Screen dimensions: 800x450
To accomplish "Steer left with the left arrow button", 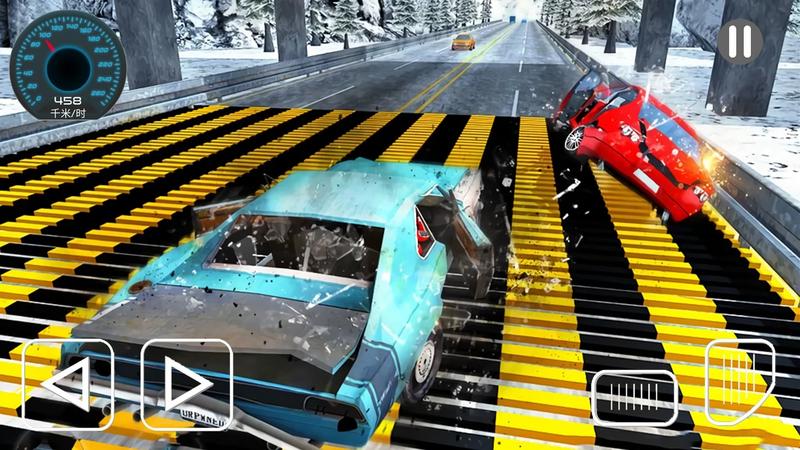I will 67,385.
